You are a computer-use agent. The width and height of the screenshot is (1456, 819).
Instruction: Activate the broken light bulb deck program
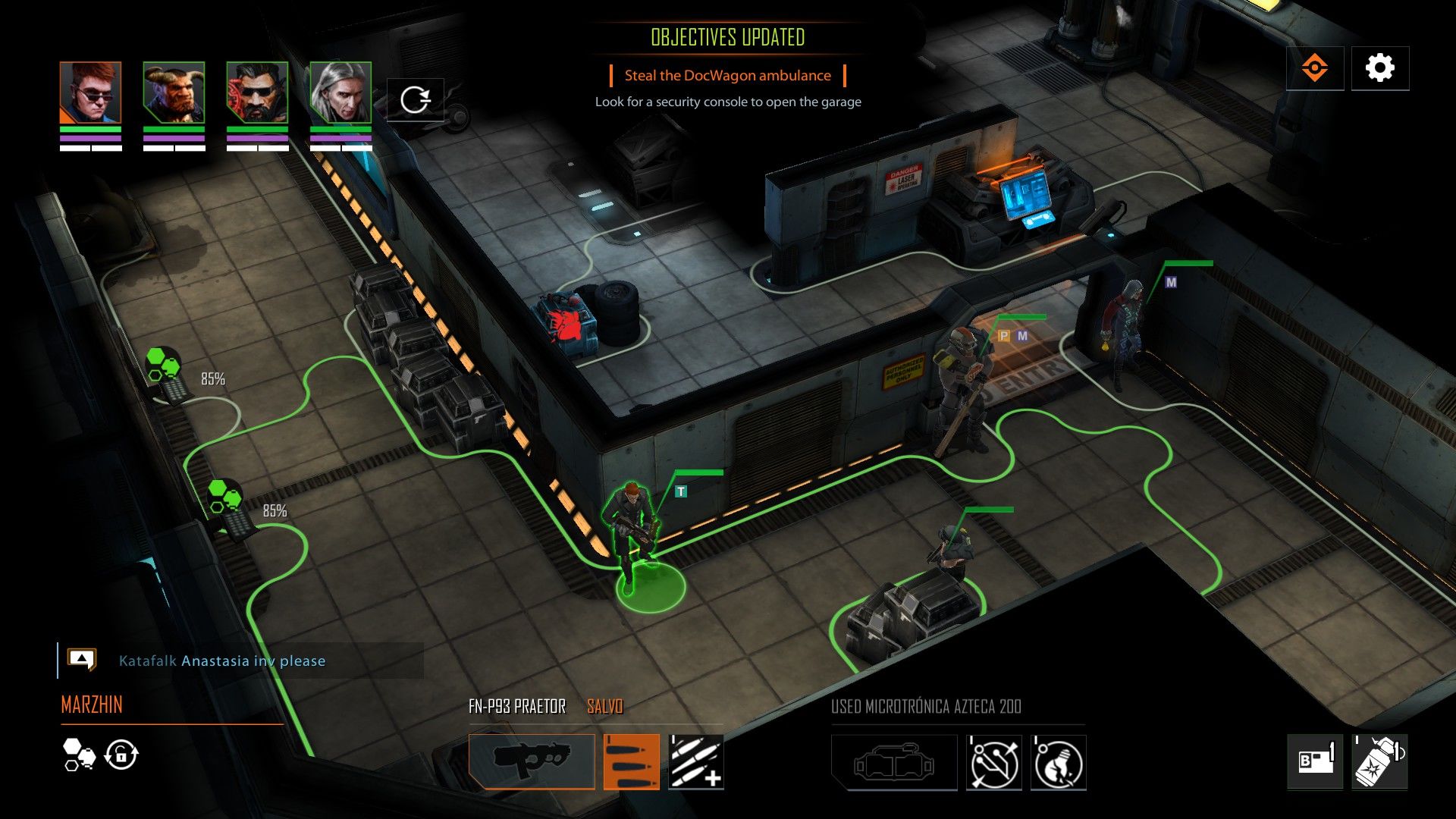(x=1058, y=762)
